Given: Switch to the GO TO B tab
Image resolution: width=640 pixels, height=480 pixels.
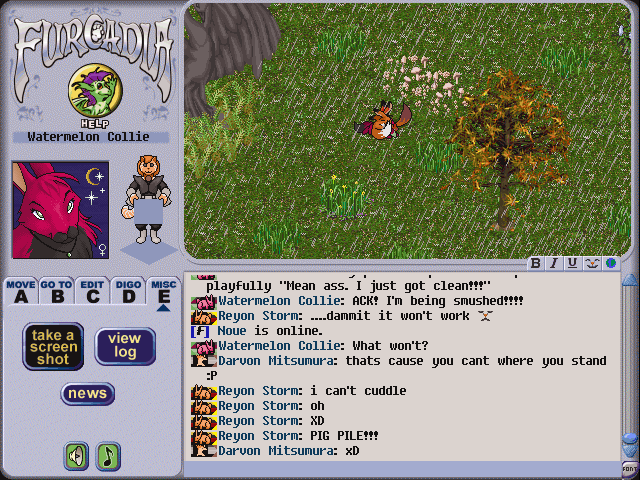Looking at the screenshot, I should pyautogui.click(x=56, y=291).
